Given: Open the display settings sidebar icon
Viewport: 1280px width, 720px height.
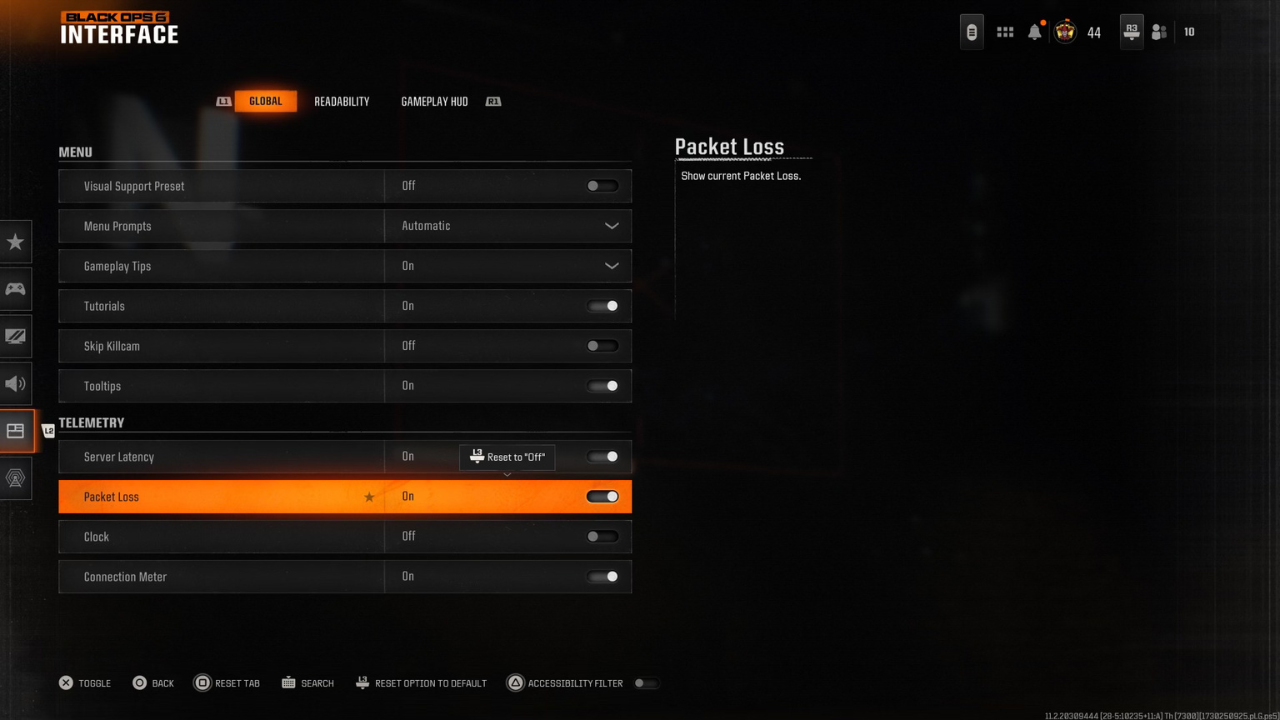Looking at the screenshot, I should [15, 336].
